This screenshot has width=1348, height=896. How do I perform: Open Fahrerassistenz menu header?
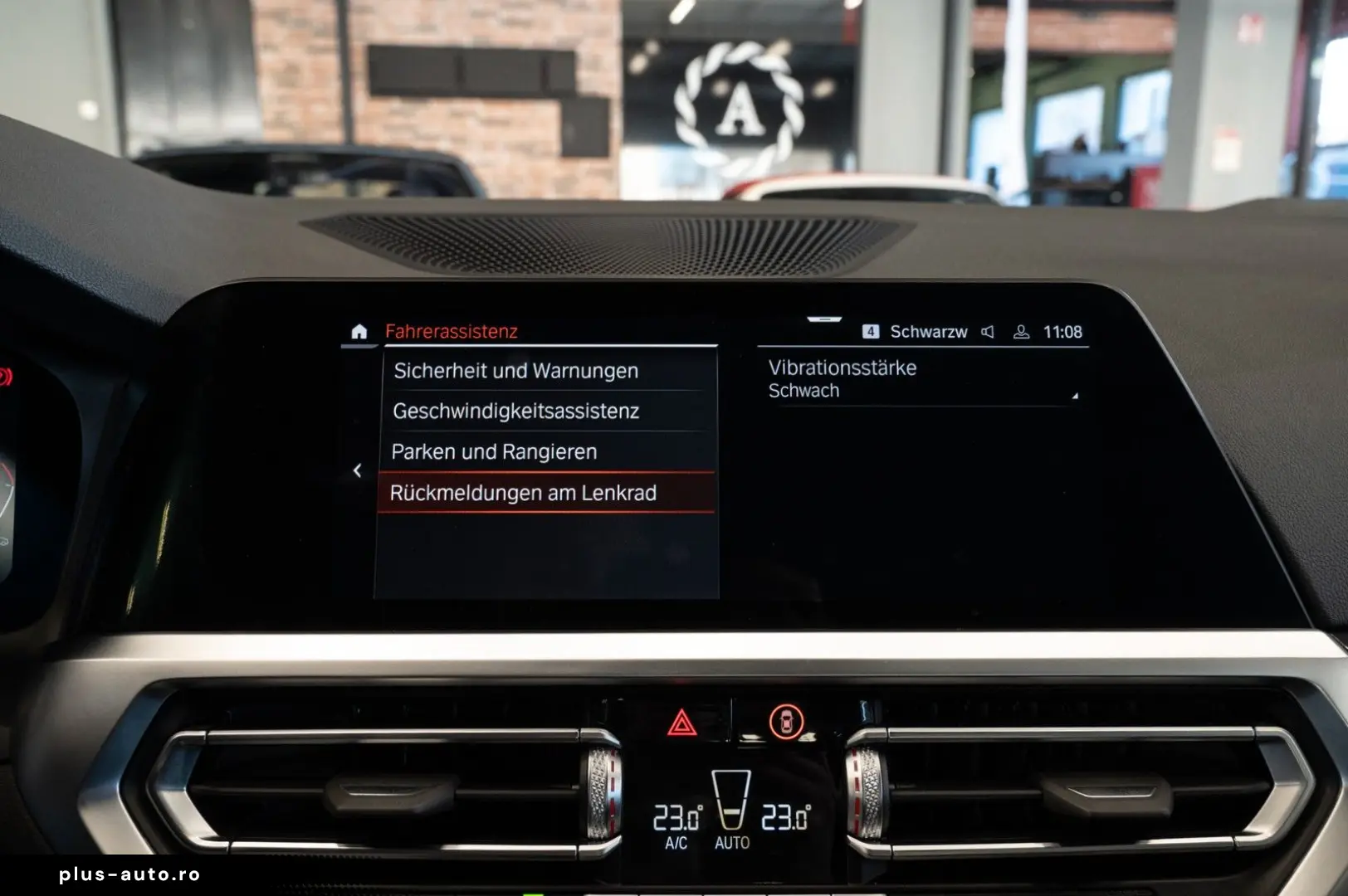click(451, 331)
